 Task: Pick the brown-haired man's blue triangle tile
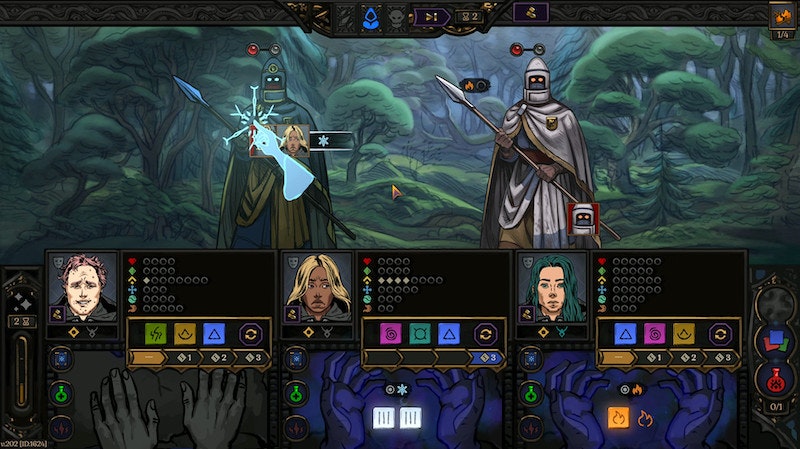click(x=213, y=334)
